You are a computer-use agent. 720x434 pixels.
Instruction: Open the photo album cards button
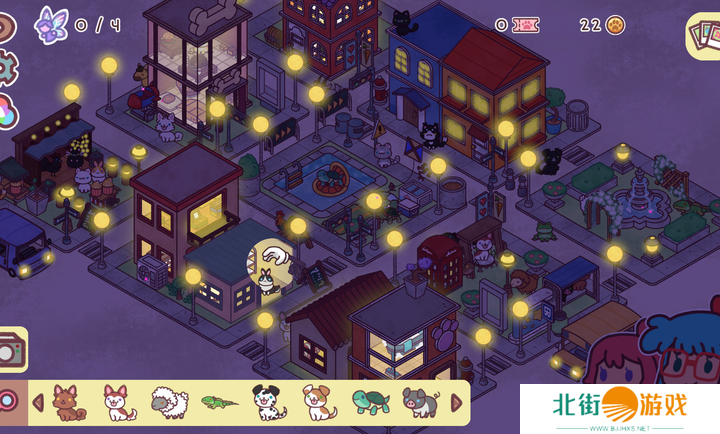tap(702, 37)
